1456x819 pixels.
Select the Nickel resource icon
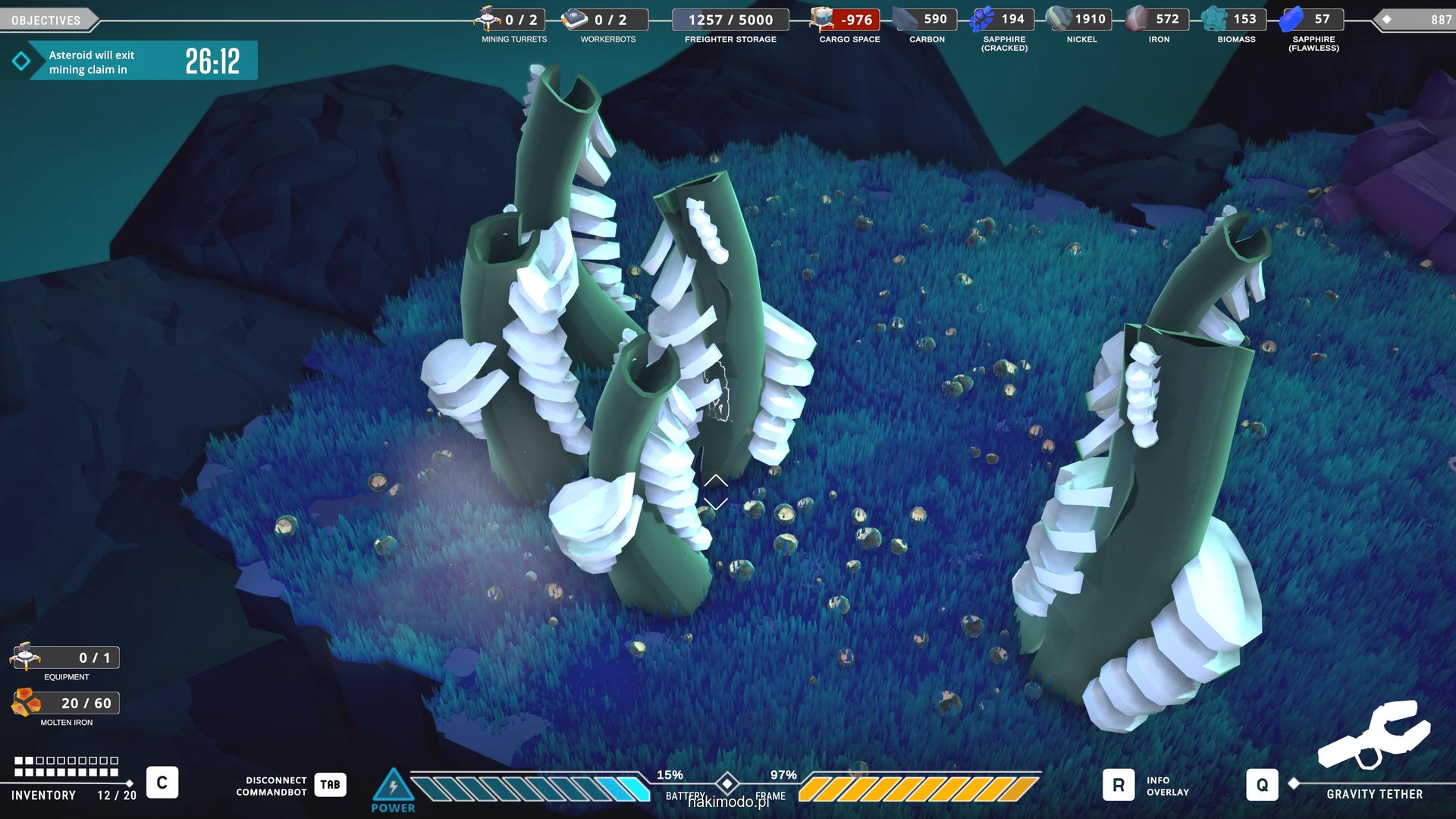pos(1059,19)
